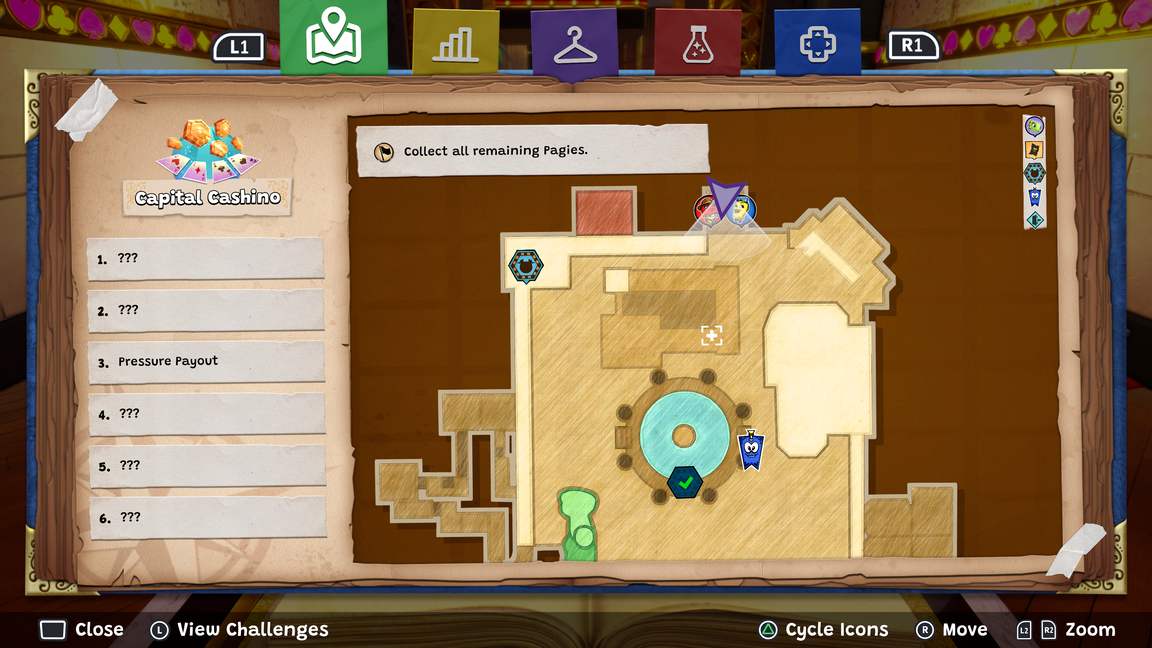Toggle the green creature legend icon
Image resolution: width=1152 pixels, height=648 pixels.
(1035, 126)
